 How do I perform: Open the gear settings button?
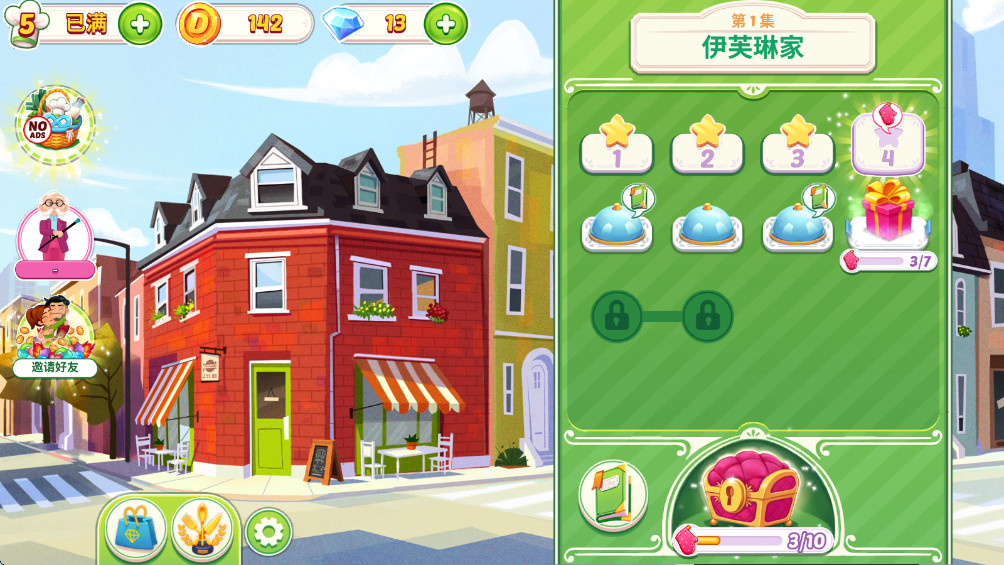(x=268, y=532)
